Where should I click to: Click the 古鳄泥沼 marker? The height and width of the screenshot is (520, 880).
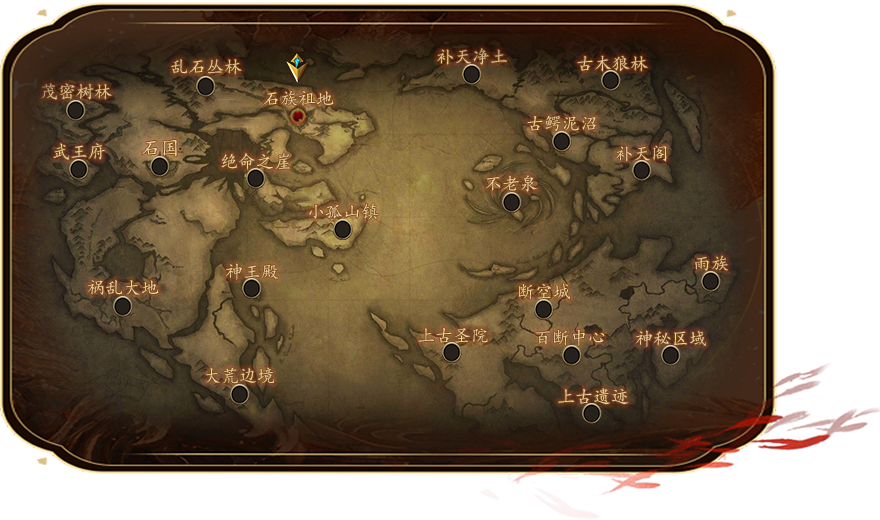click(x=562, y=142)
